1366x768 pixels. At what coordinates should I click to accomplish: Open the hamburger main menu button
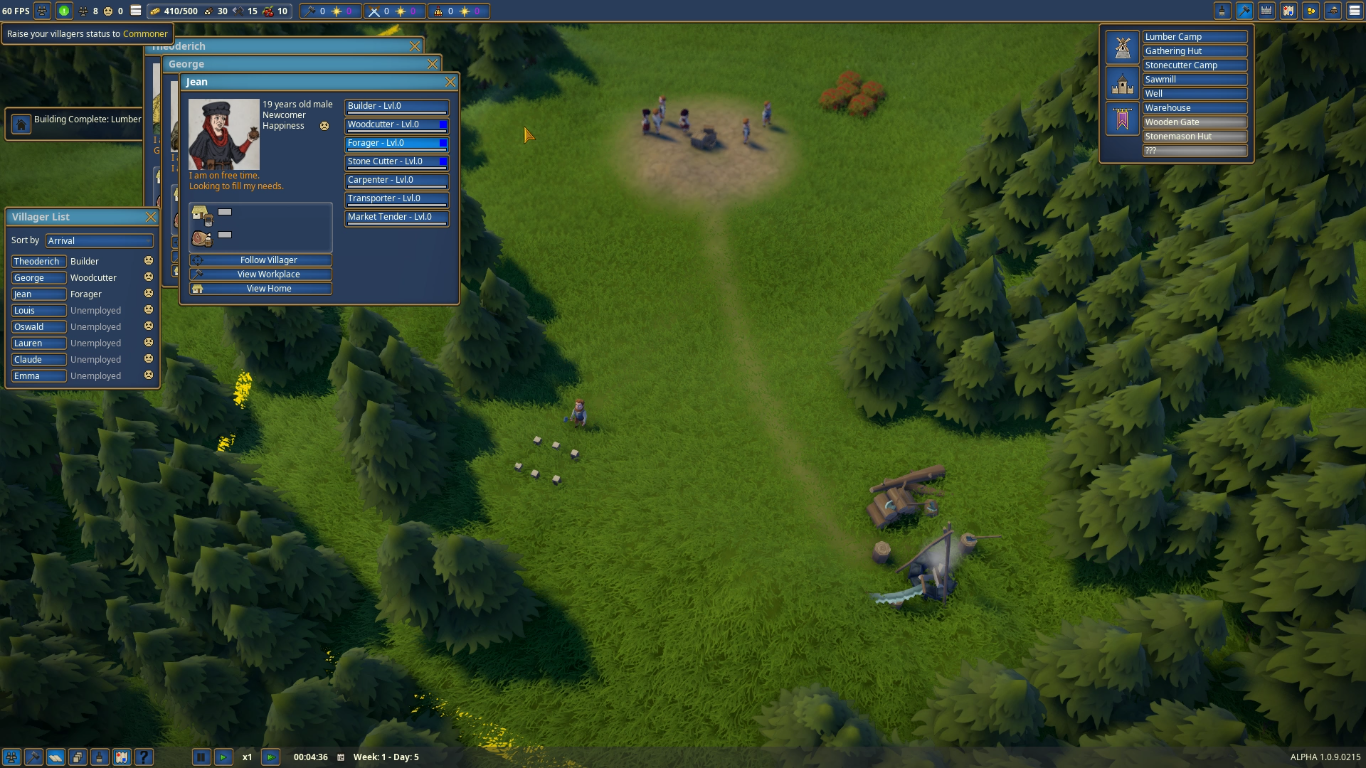click(1354, 11)
